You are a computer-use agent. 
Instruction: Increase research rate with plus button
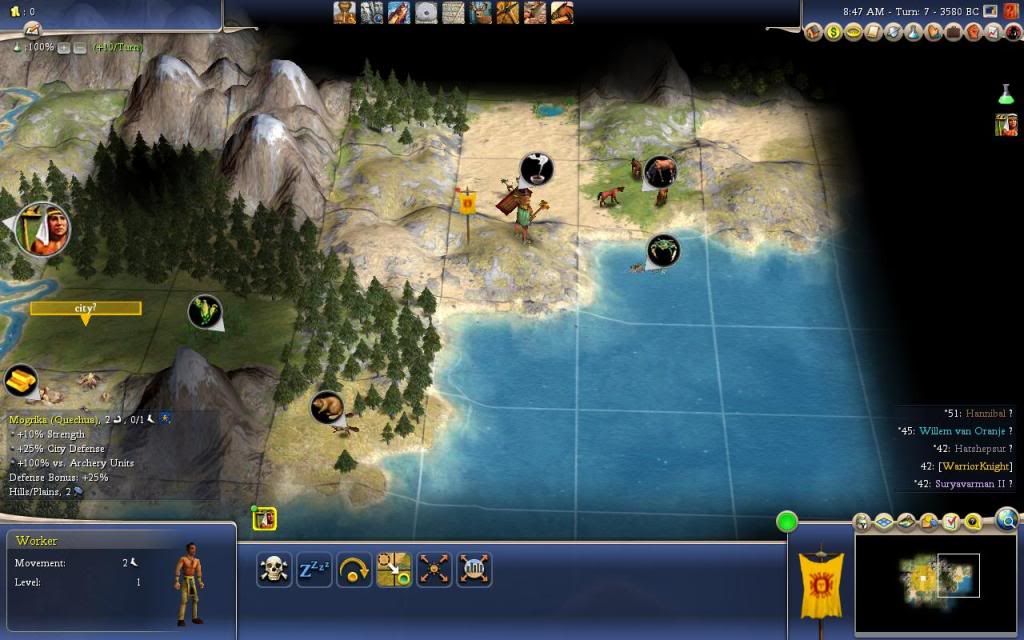(x=64, y=47)
